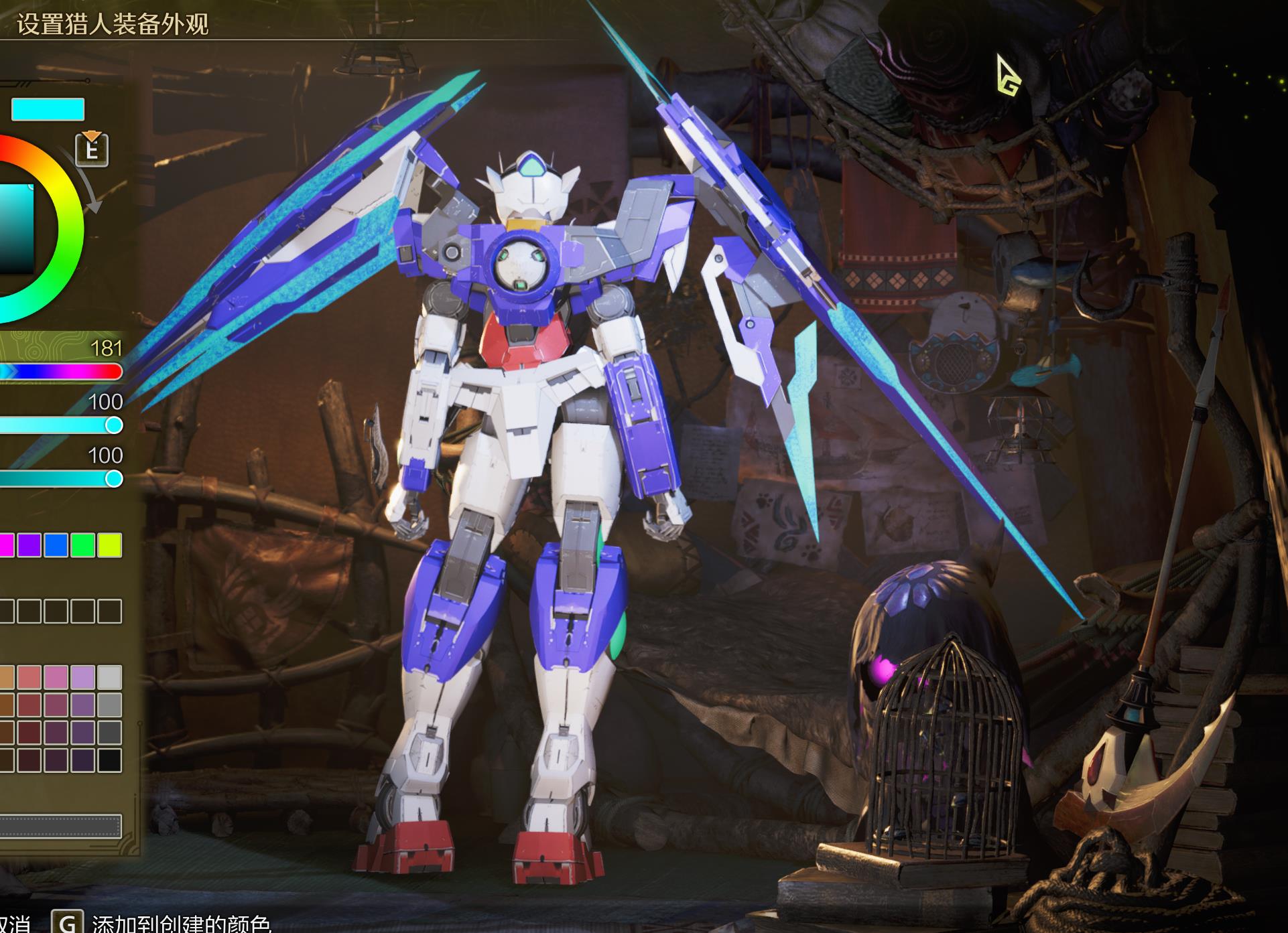The height and width of the screenshot is (933, 1288).
Task: Select the bright magenta preset swatch
Action: tap(5, 545)
